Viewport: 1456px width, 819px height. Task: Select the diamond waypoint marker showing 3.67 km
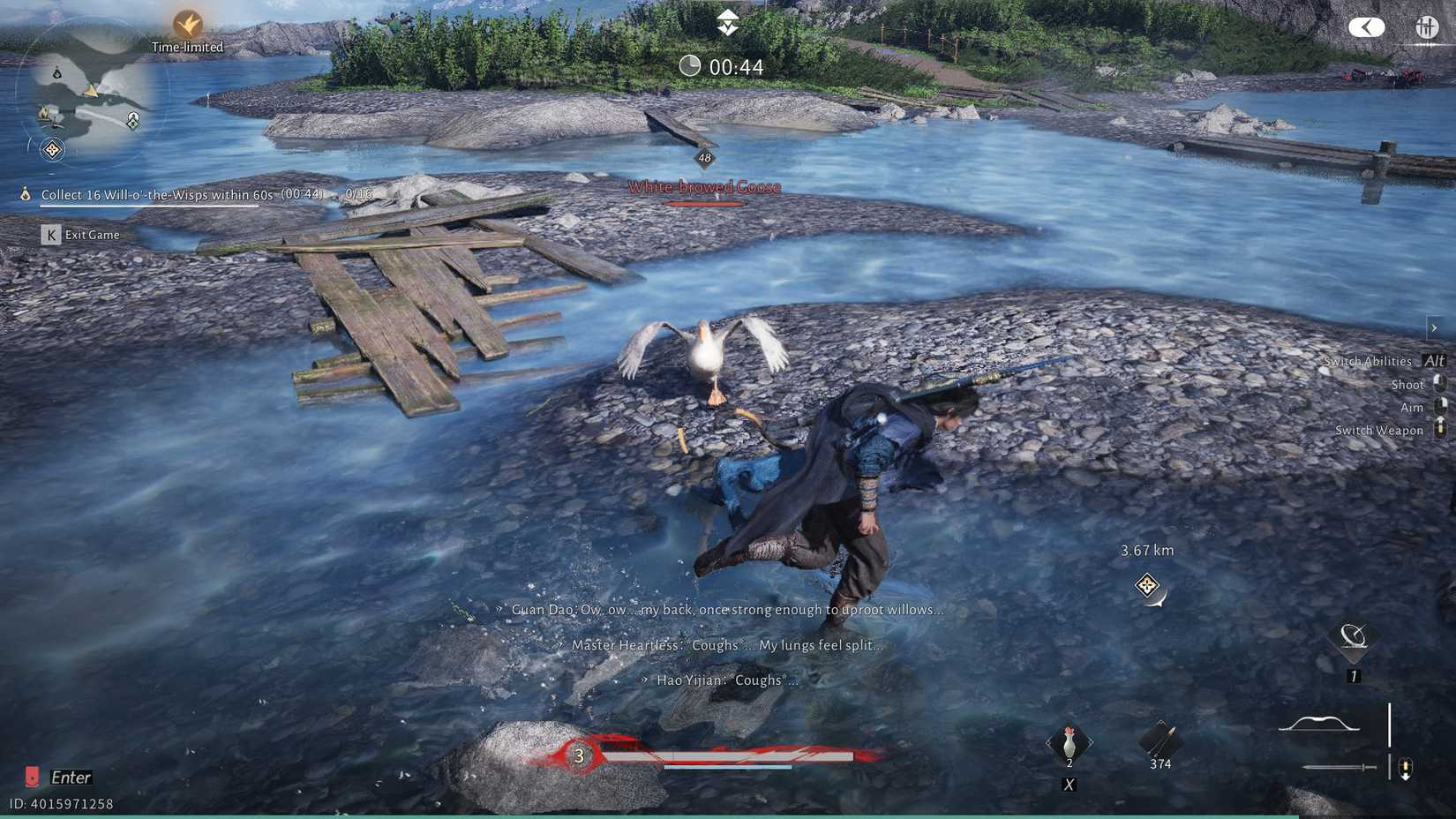click(x=1146, y=585)
